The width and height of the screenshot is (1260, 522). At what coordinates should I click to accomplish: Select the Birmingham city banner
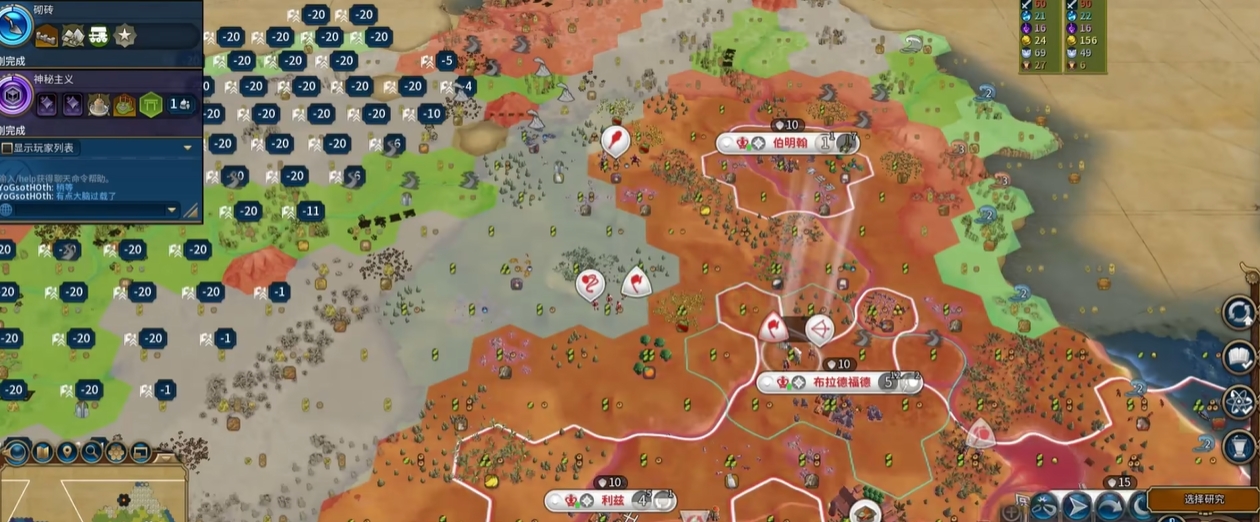[789, 143]
